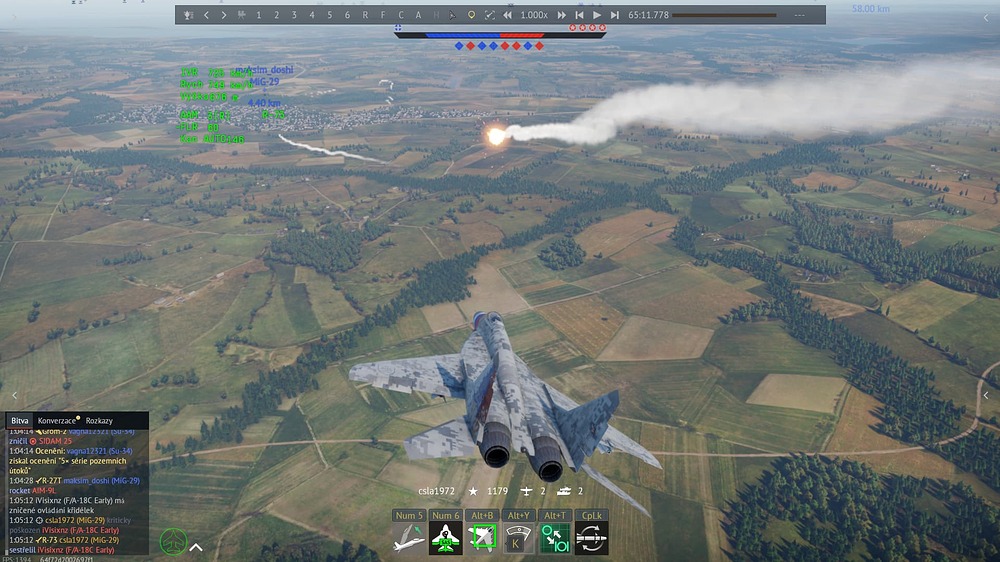Jump back with the skip-previous button
1000x562 pixels.
click(x=579, y=15)
